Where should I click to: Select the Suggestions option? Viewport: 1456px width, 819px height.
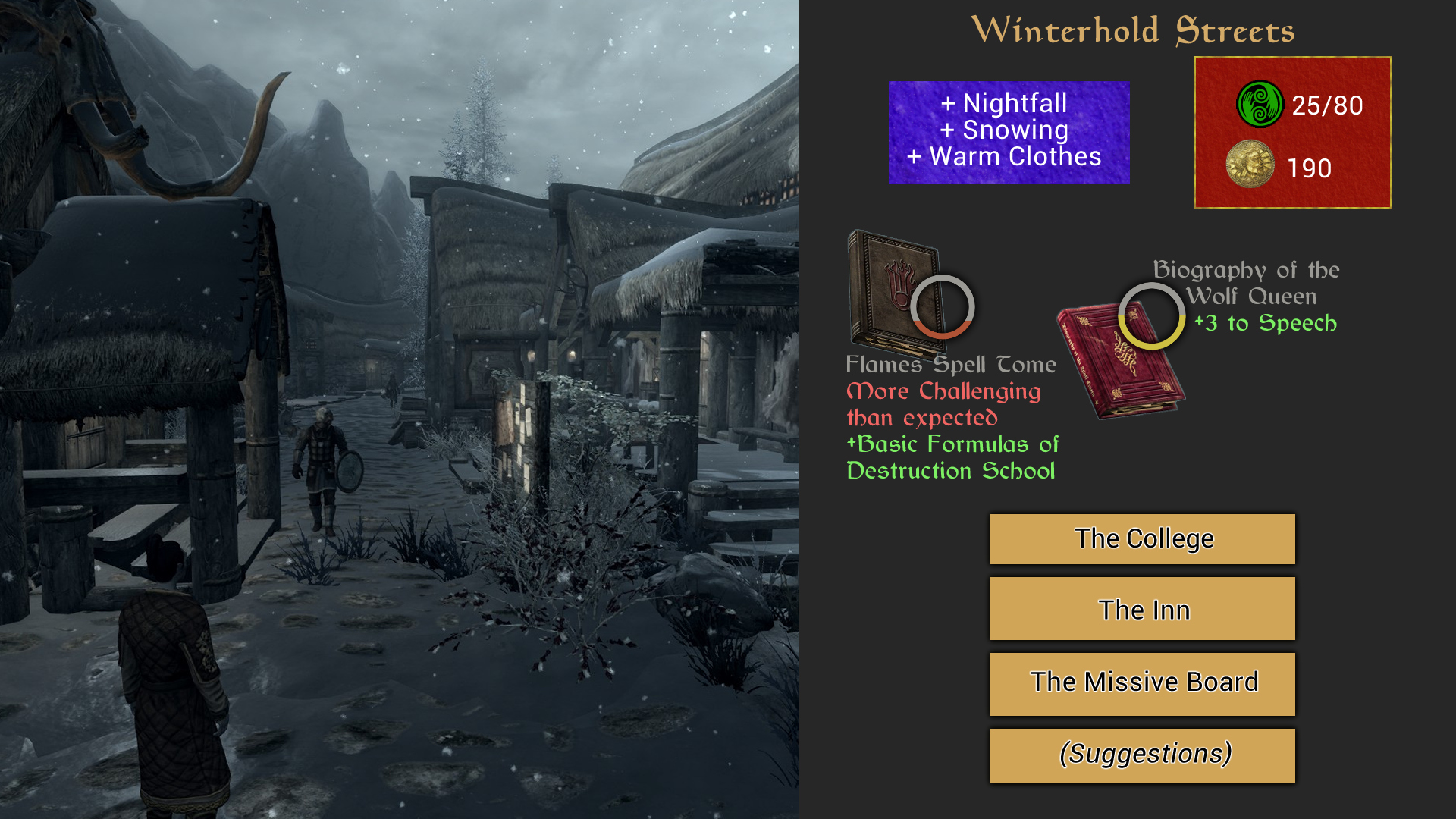click(x=1142, y=755)
